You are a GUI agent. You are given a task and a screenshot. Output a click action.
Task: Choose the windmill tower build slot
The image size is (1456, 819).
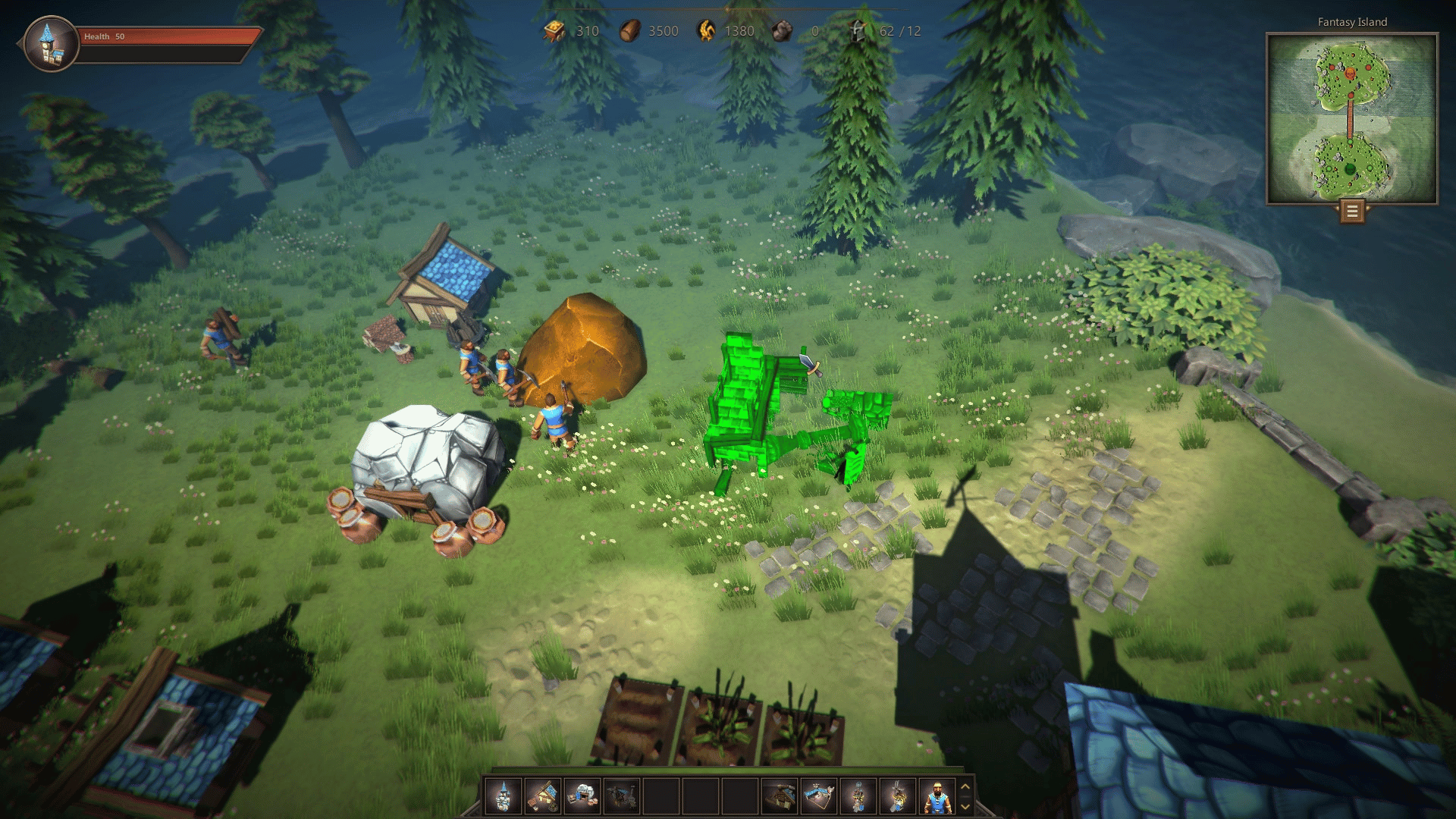pos(898,797)
